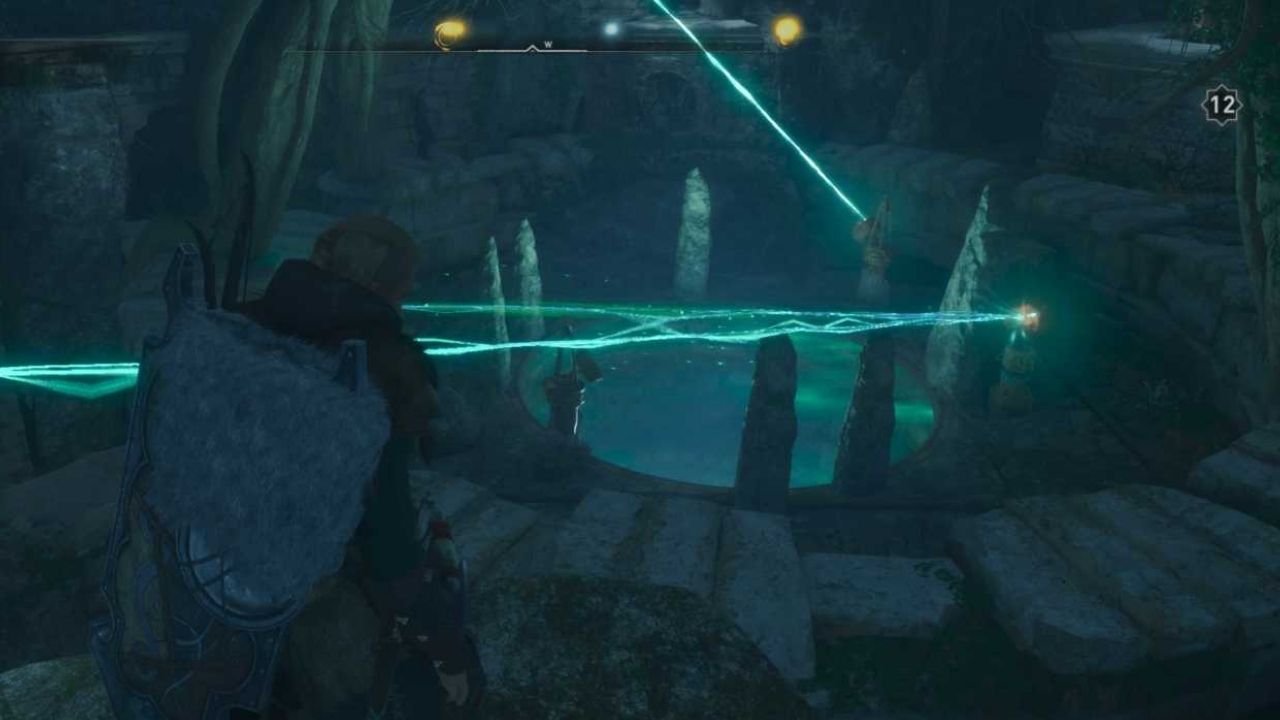Select the left yellow objective marker on compass
The height and width of the screenshot is (720, 1280).
tap(449, 30)
